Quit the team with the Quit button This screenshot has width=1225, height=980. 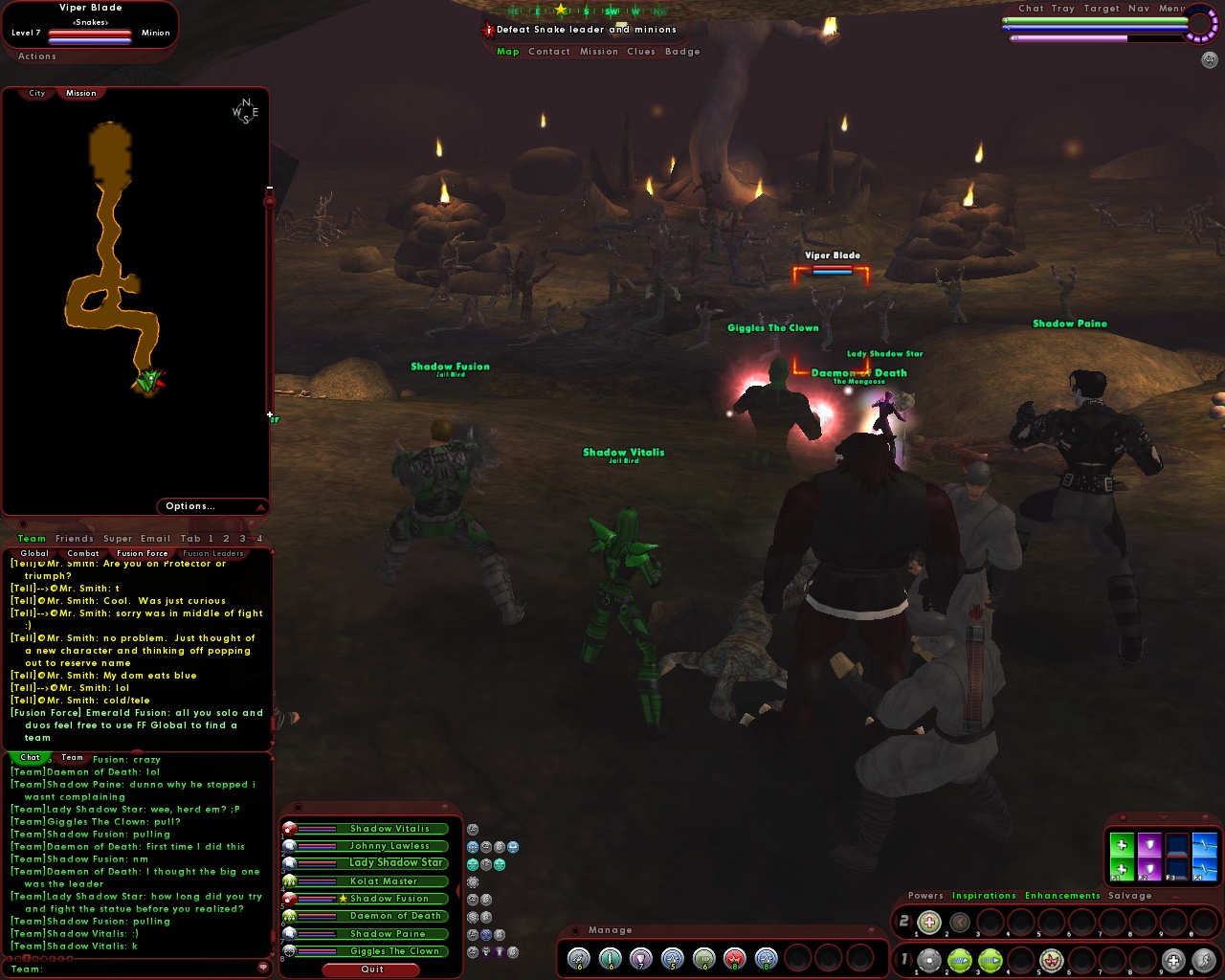[370, 969]
